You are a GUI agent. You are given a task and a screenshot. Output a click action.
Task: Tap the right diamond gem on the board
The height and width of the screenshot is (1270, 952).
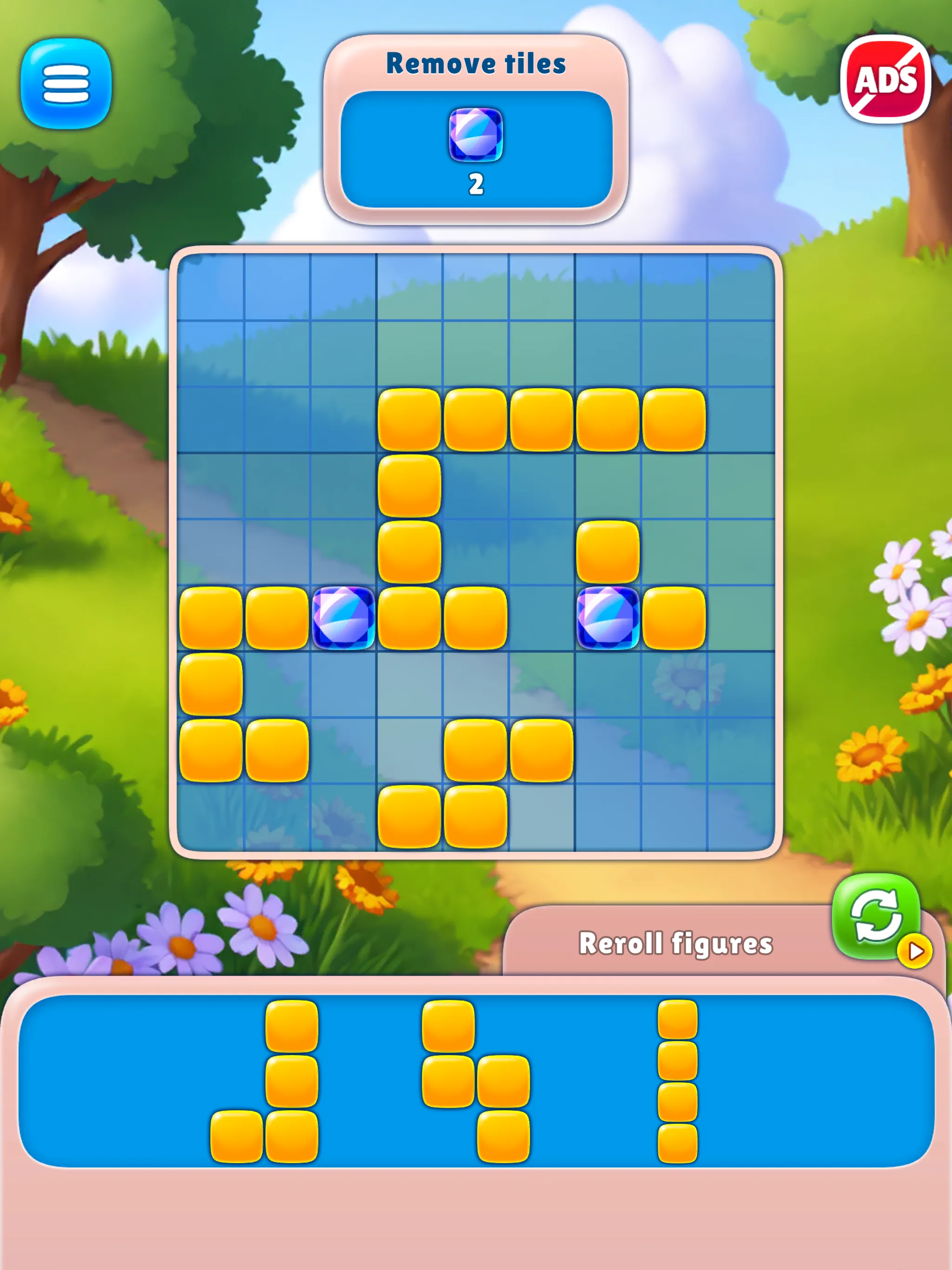608,619
